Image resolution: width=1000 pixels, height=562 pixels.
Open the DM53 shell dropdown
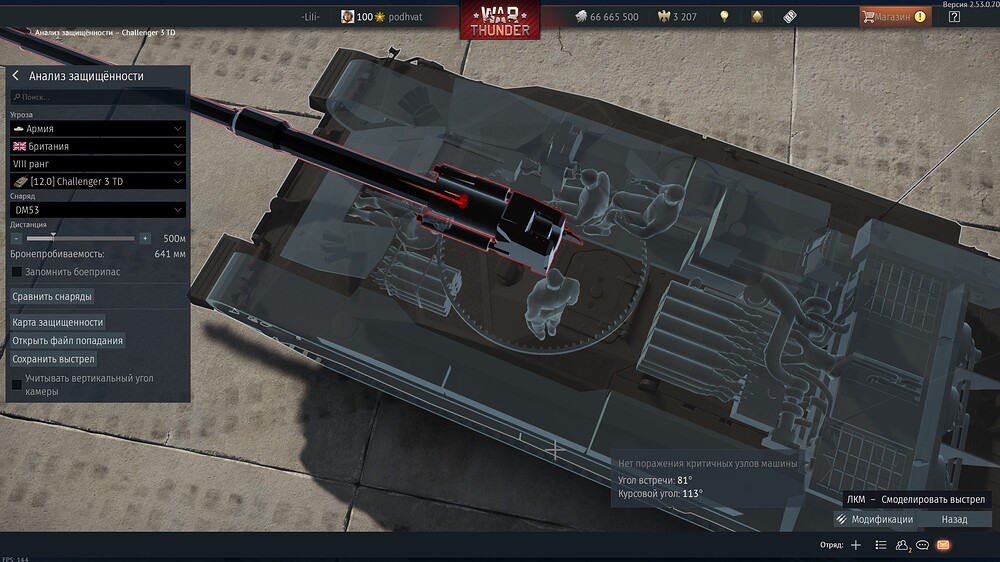pyautogui.click(x=97, y=210)
